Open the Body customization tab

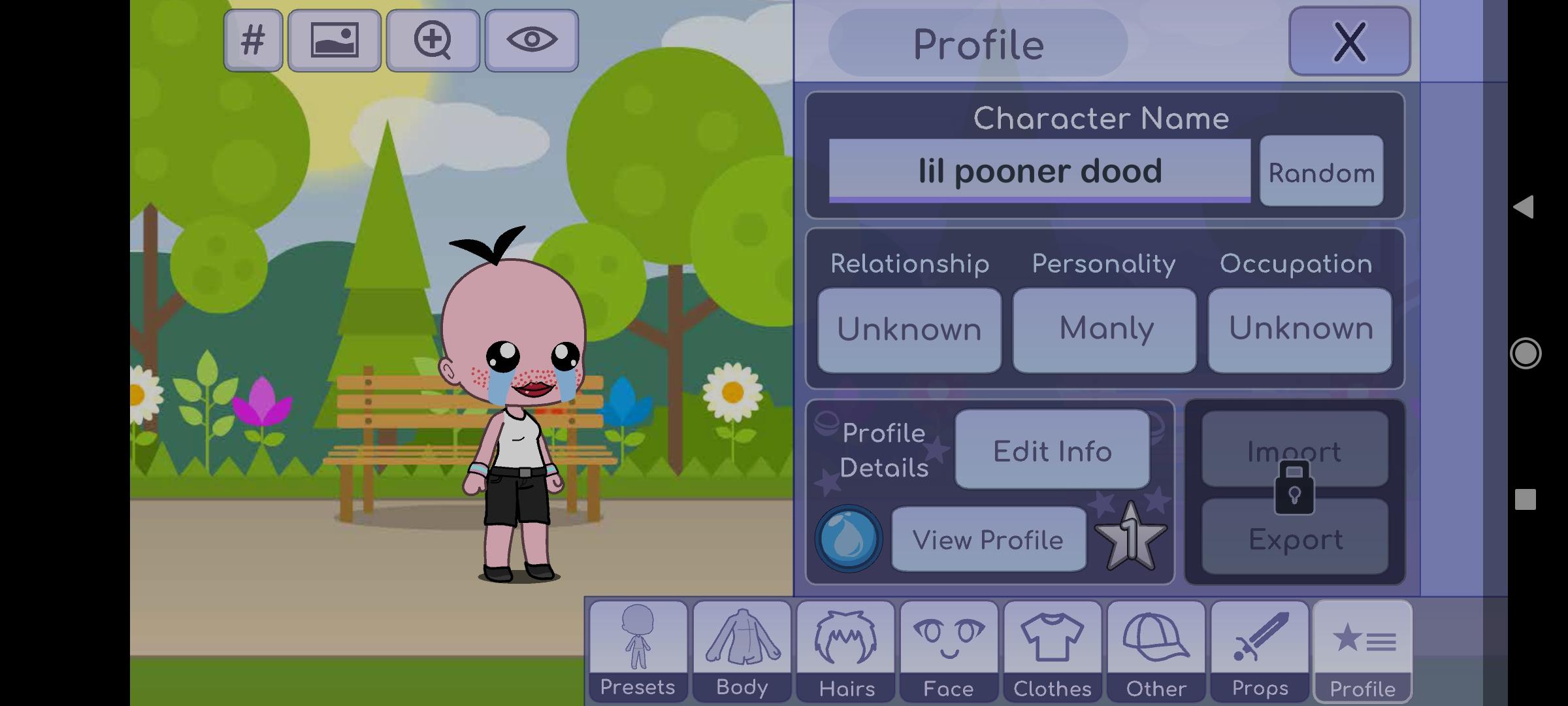click(742, 650)
